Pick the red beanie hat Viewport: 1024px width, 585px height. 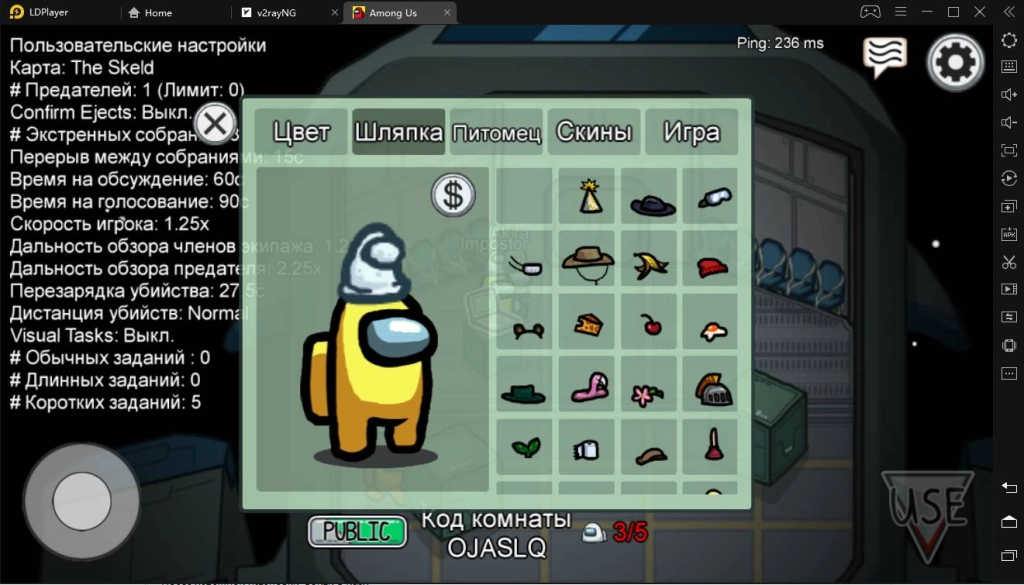pos(711,266)
